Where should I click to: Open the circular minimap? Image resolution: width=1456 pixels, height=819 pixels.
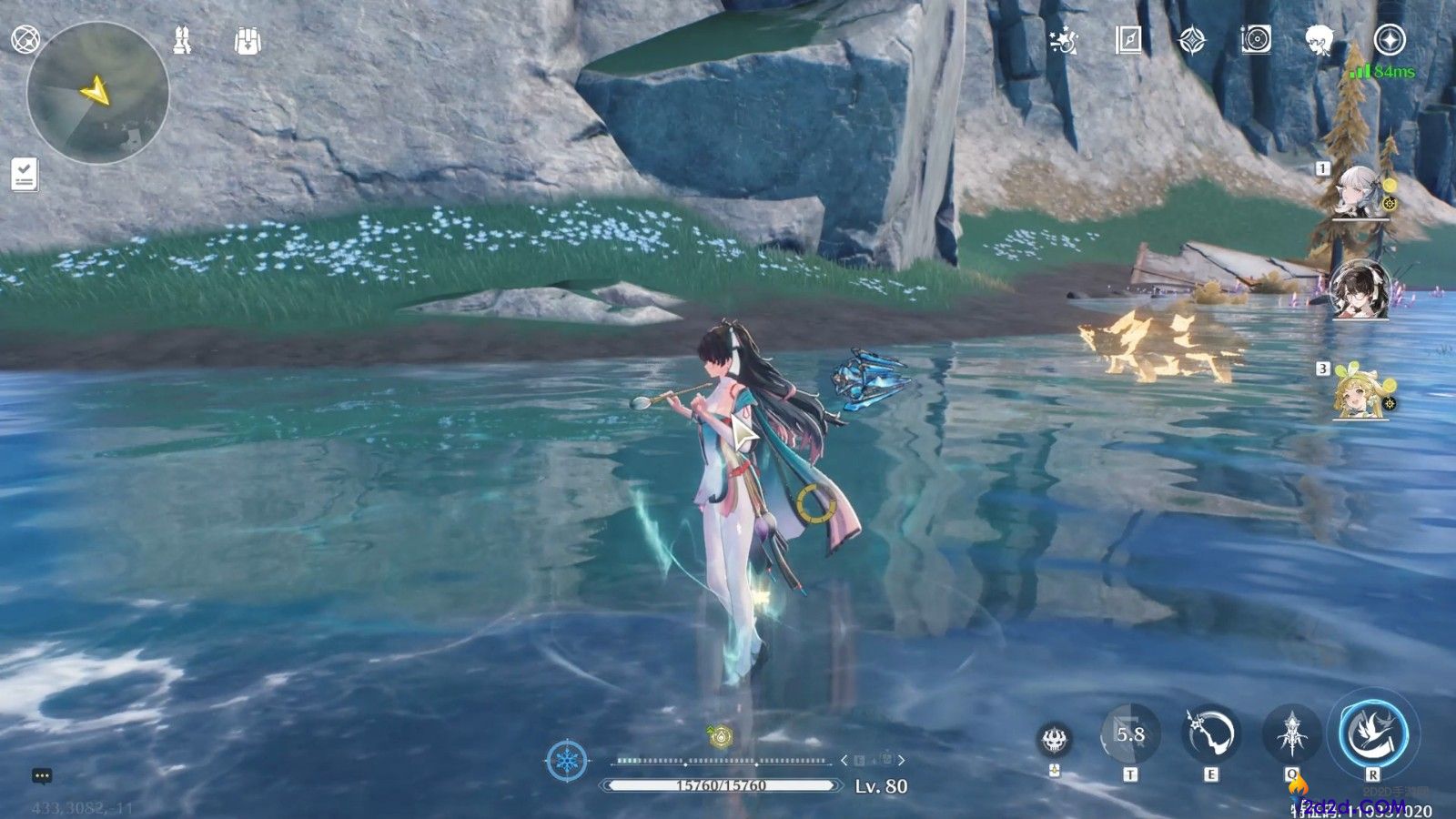tap(97, 93)
